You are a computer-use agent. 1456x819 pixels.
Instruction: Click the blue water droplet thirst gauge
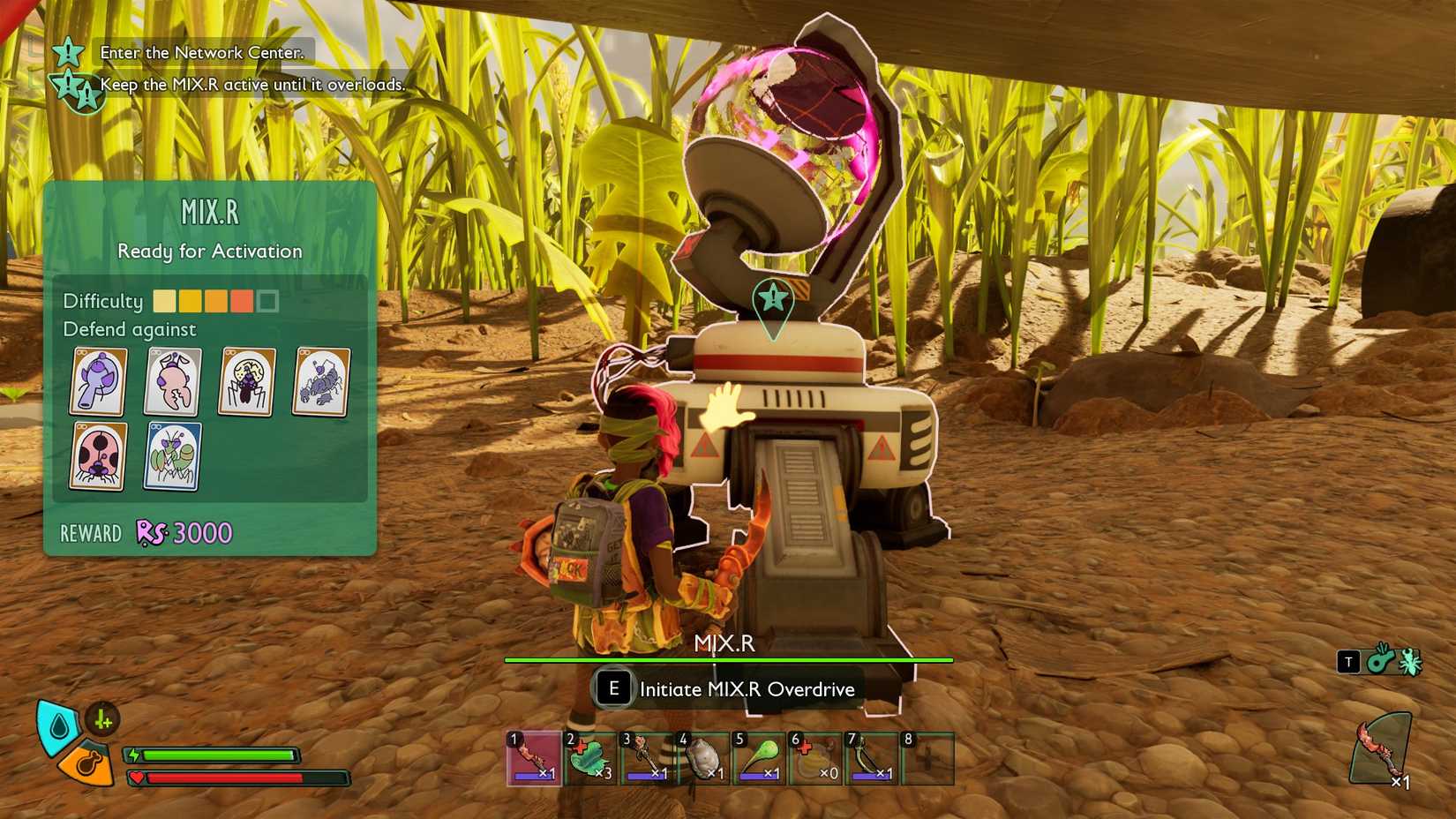[57, 725]
